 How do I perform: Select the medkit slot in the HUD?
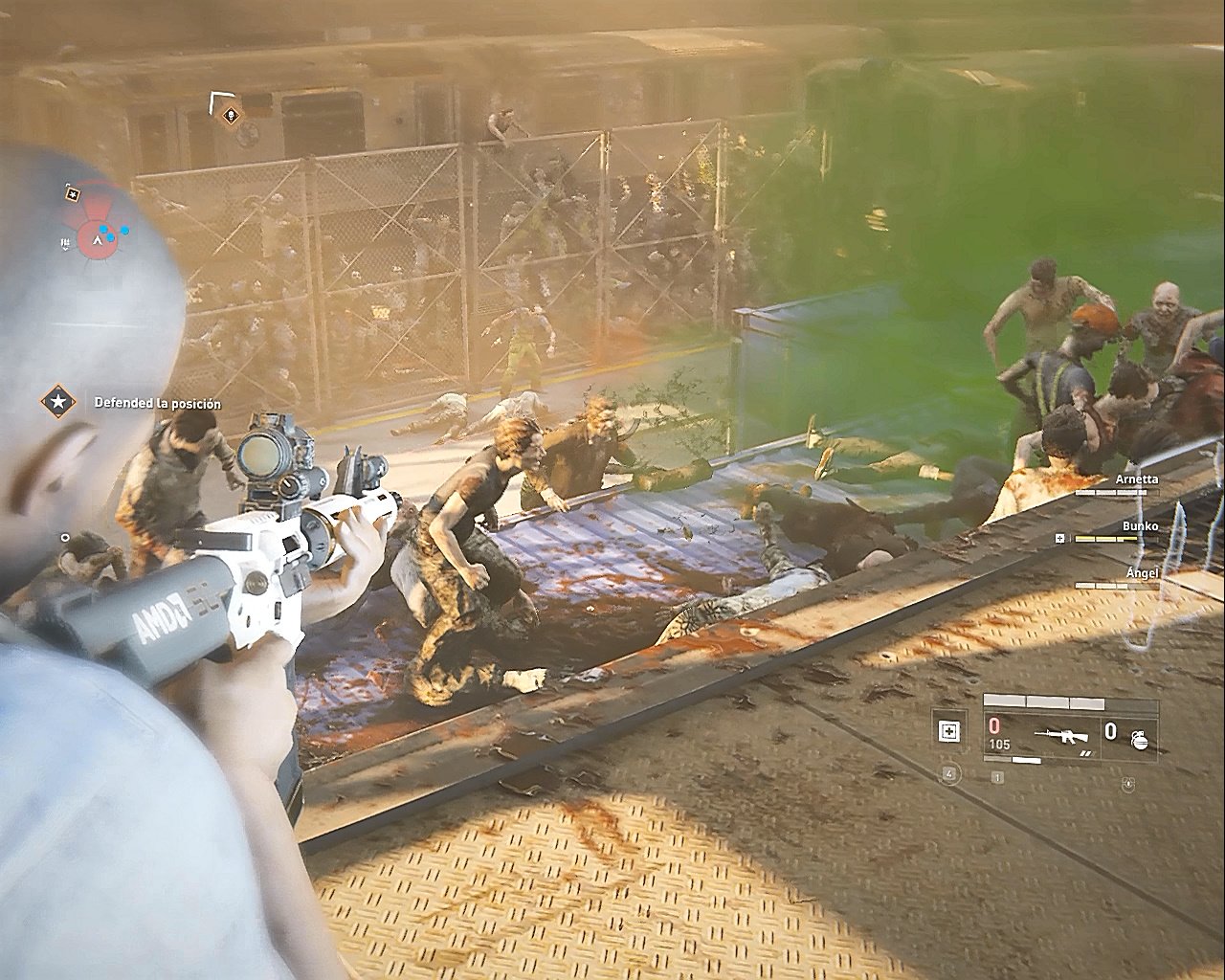click(948, 732)
